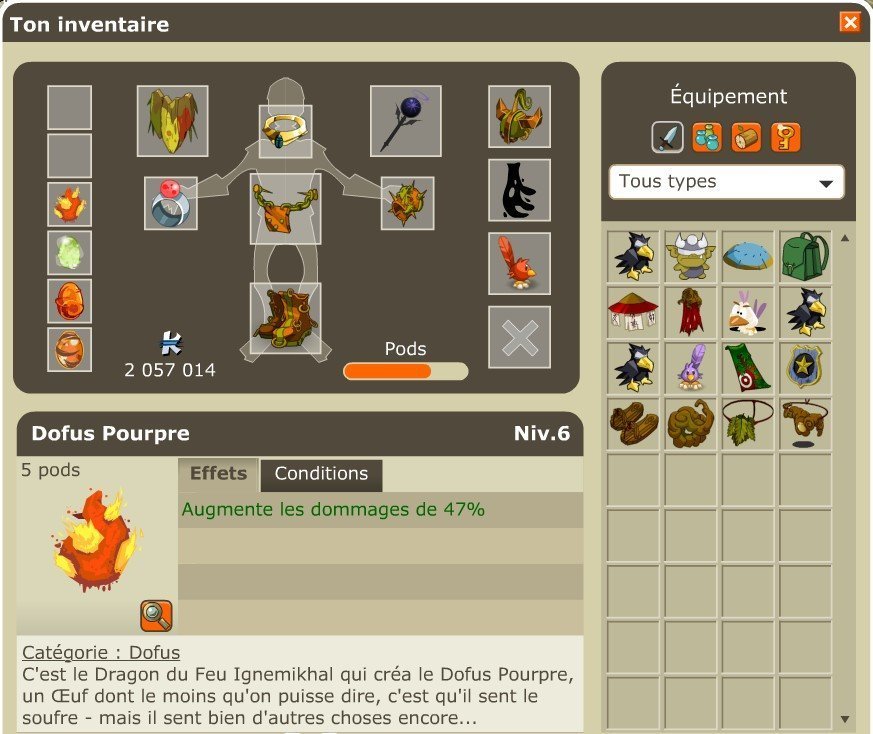Image resolution: width=873 pixels, height=734 pixels.
Task: Show resources with the wood log filter
Action: pyautogui.click(x=746, y=137)
